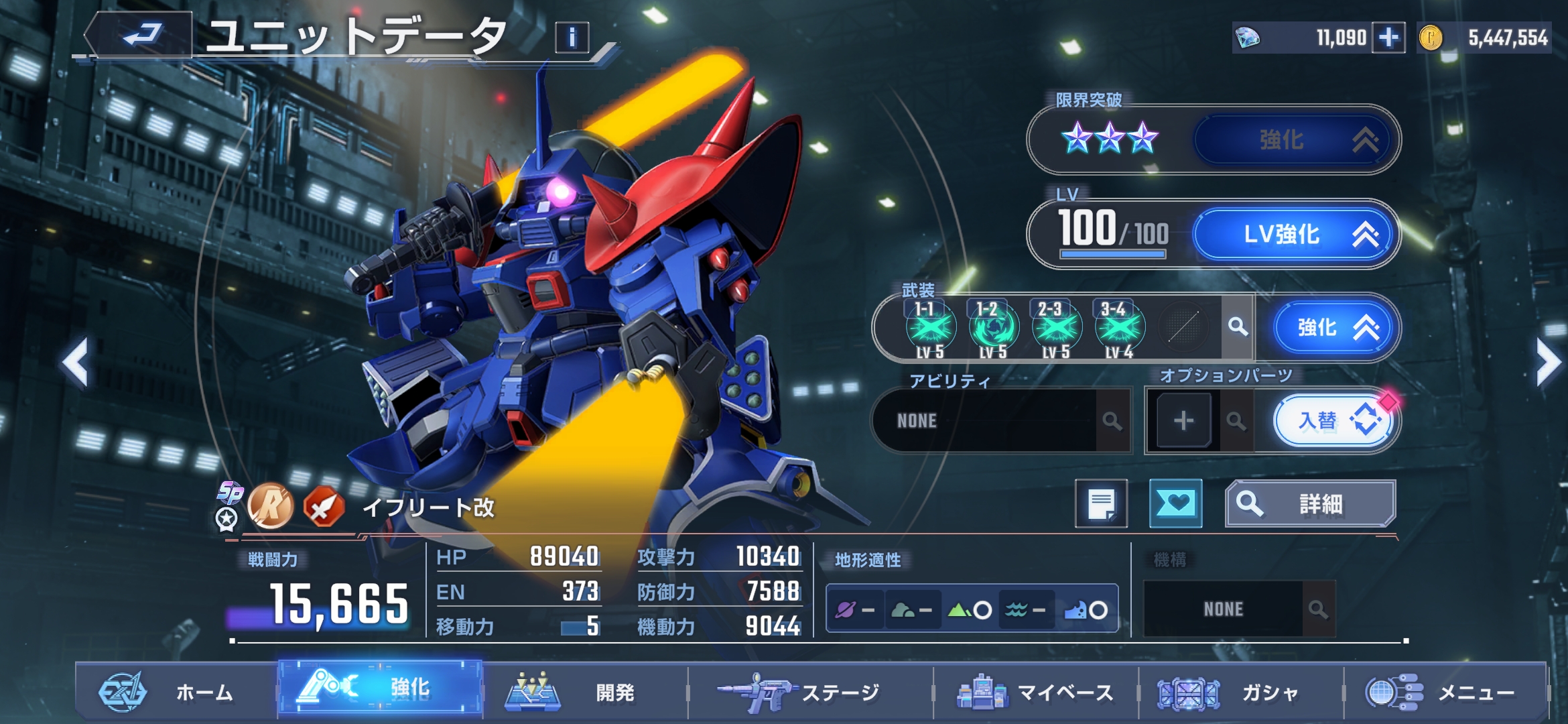This screenshot has width=1568, height=724.
Task: Tap the LV強化 level-up button
Action: [1295, 235]
